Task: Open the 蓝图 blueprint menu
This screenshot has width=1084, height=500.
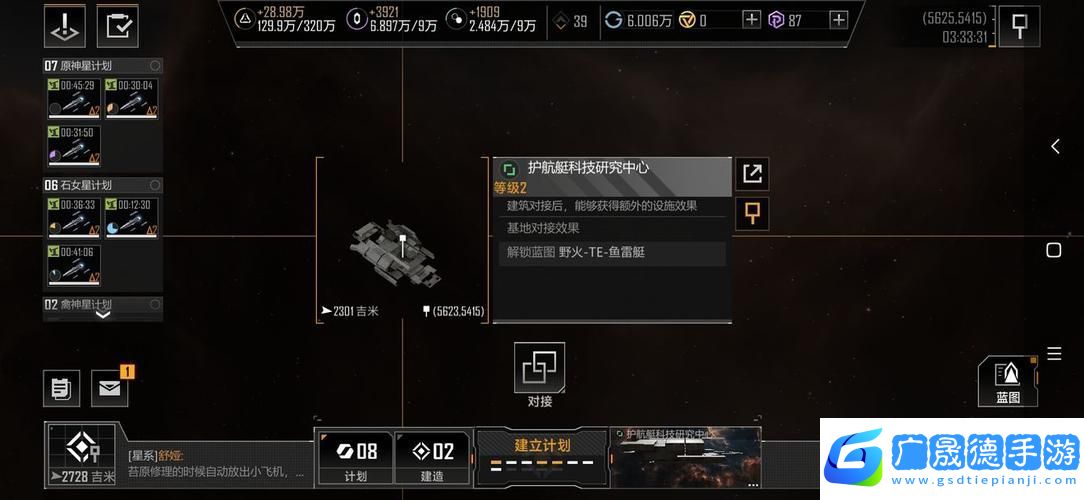Action: click(x=1008, y=381)
